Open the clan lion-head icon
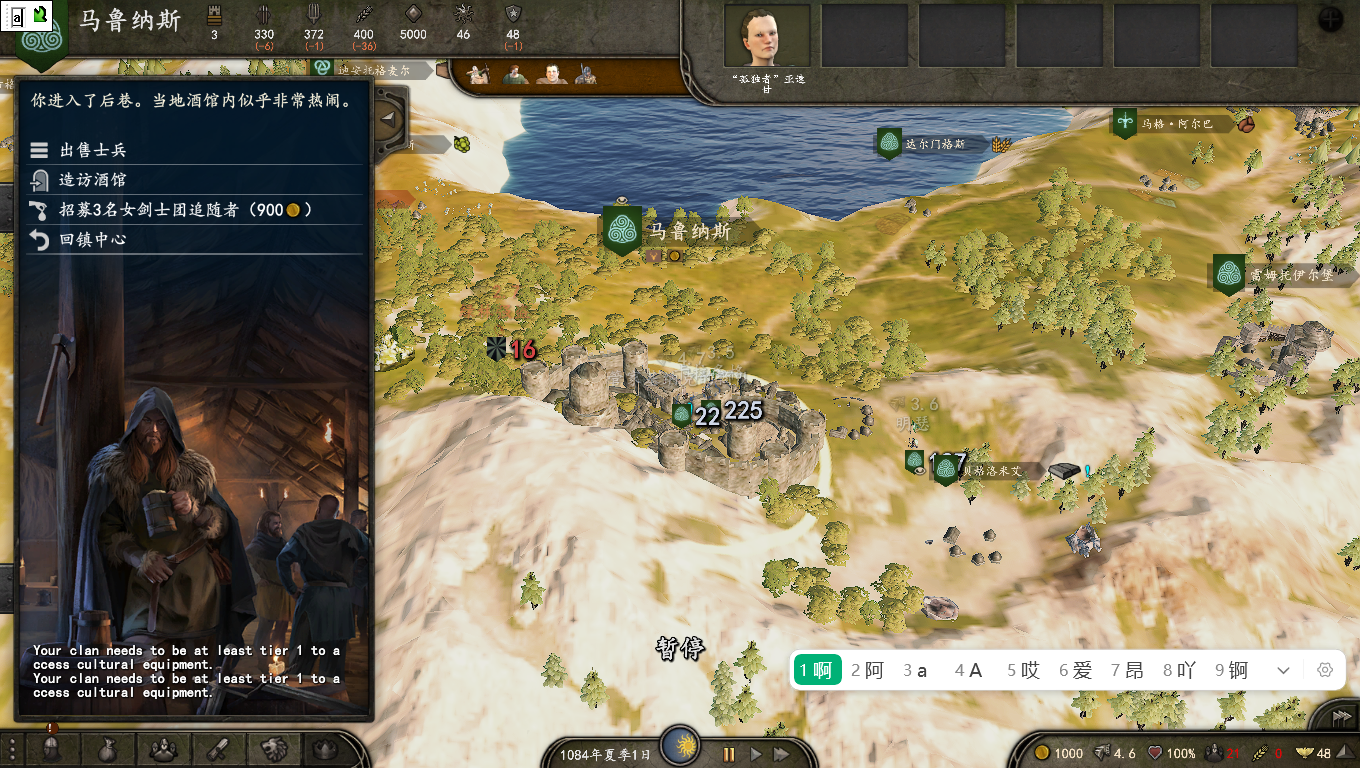 click(x=273, y=749)
